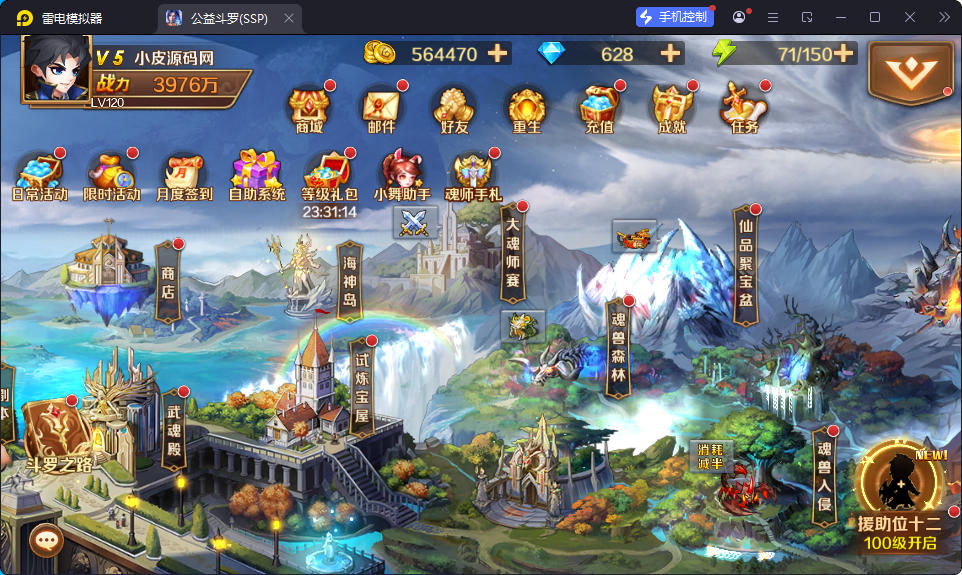Select the 重生 rebirth icon
Screen dimensions: 962x575
pos(526,108)
